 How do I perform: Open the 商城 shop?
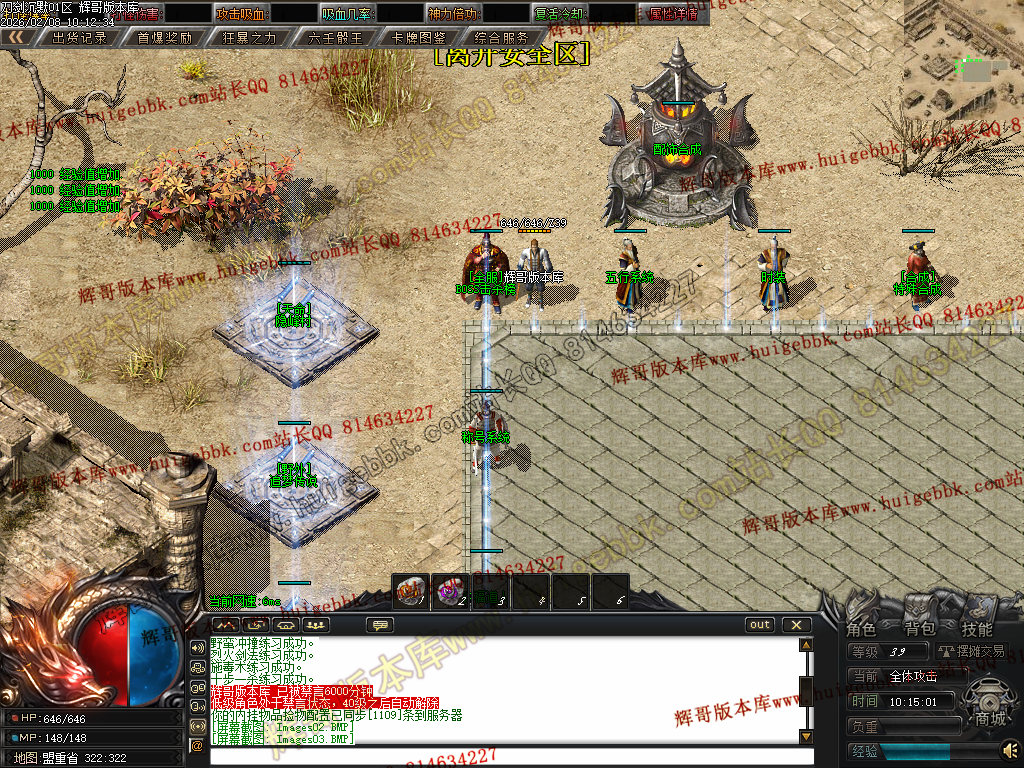(991, 719)
